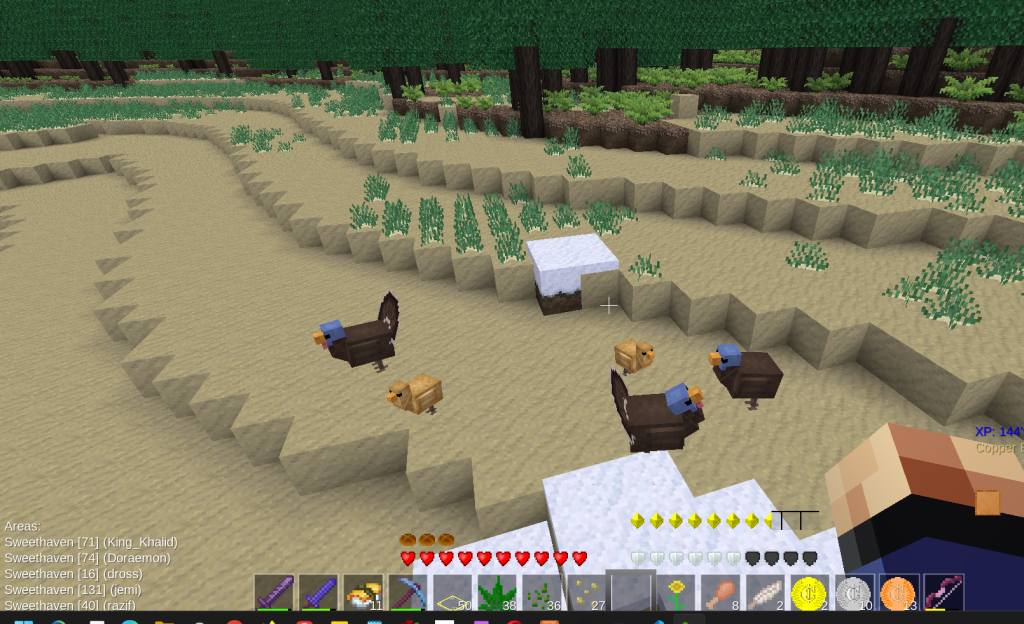Image resolution: width=1024 pixels, height=624 pixels.
Task: Select the green seeds stack of 36
Action: click(541, 593)
